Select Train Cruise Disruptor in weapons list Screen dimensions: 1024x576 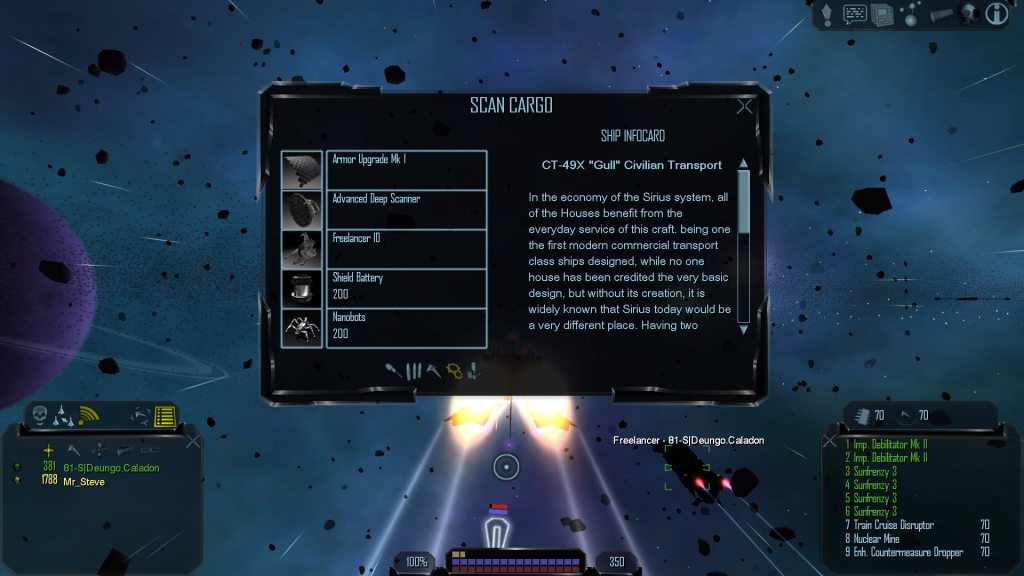tap(894, 525)
